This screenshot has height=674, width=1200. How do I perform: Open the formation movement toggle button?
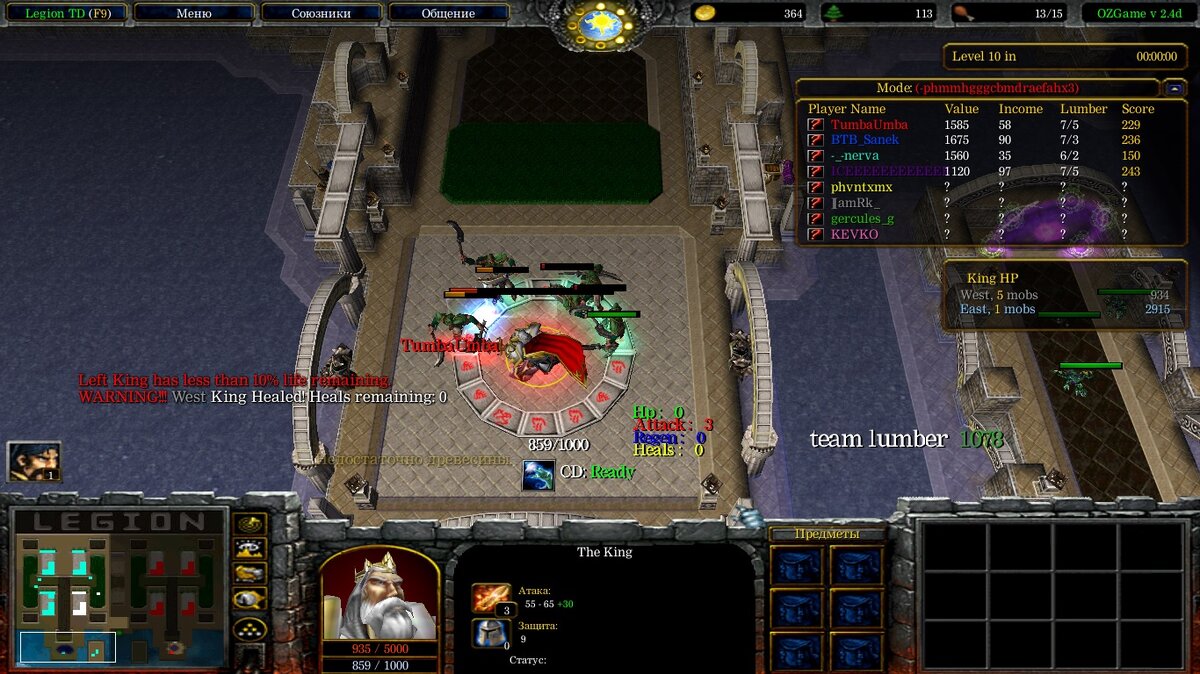click(249, 628)
